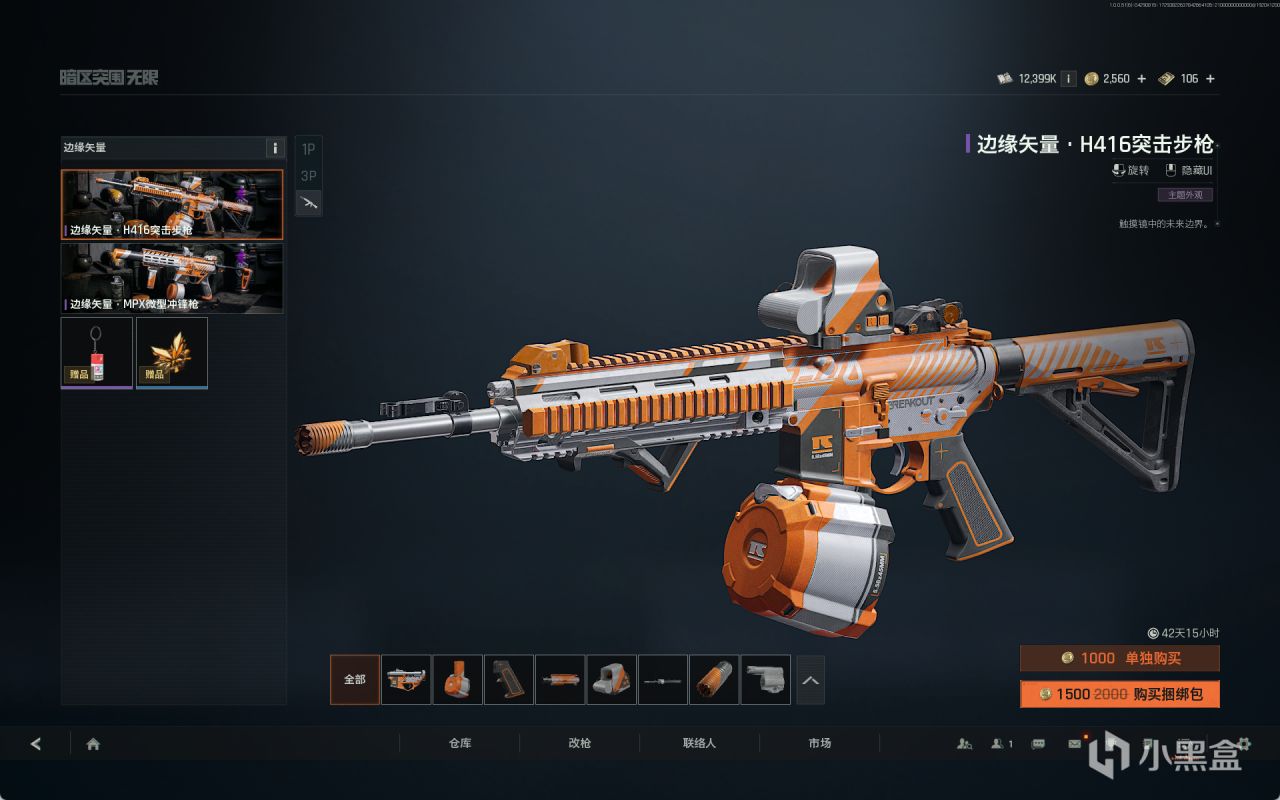Go back using the left arrow

pyautogui.click(x=36, y=743)
